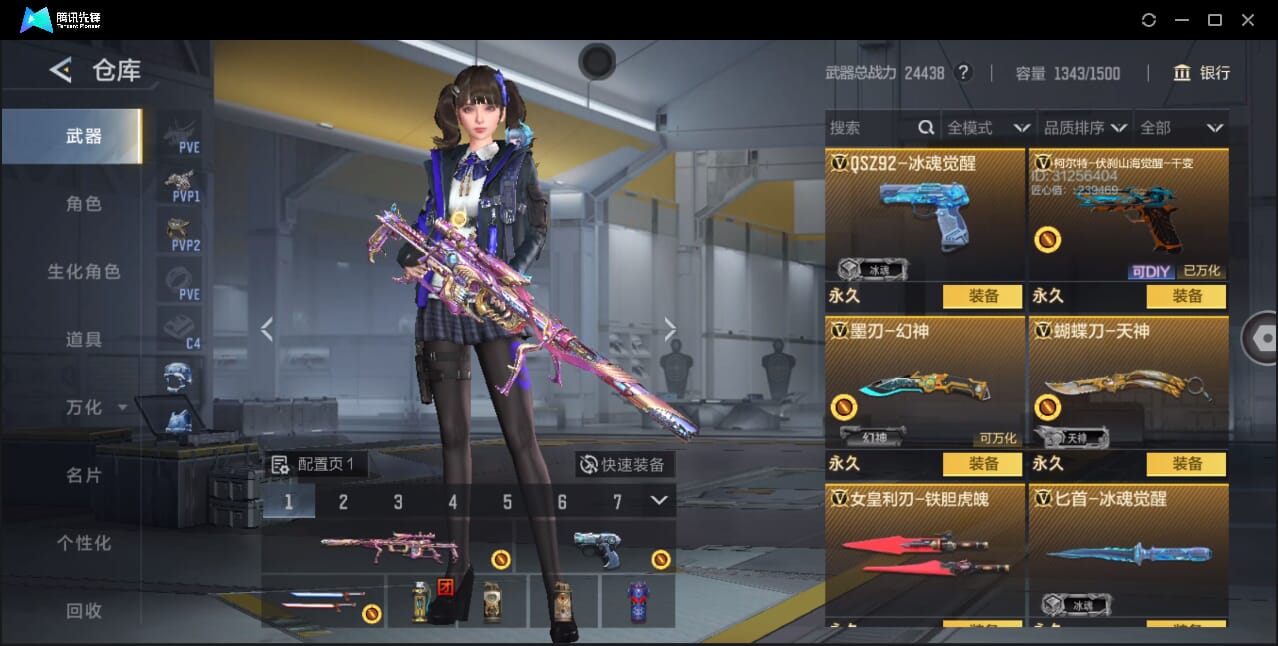Switch to loadout page 3
Image resolution: width=1278 pixels, height=646 pixels.
[398, 502]
